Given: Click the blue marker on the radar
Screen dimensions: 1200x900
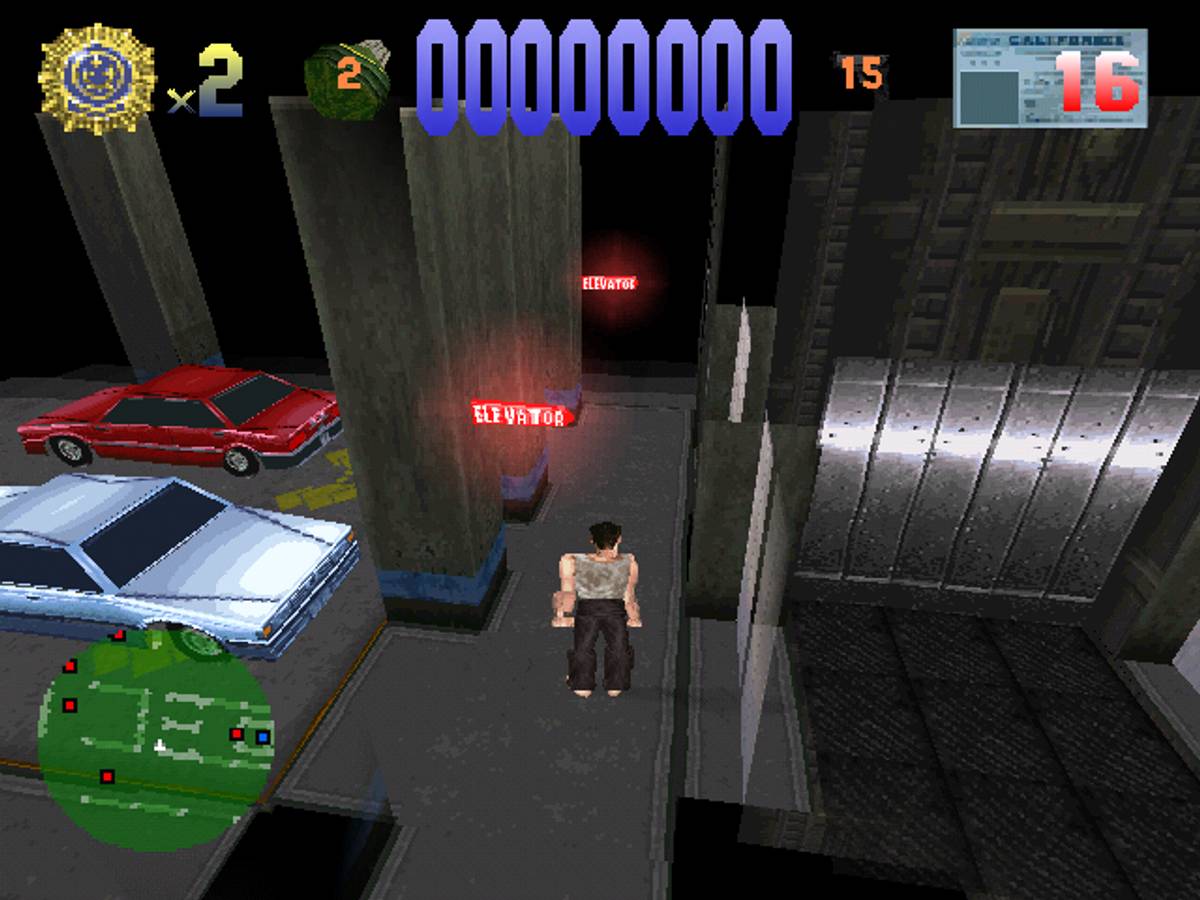Looking at the screenshot, I should (x=262, y=737).
